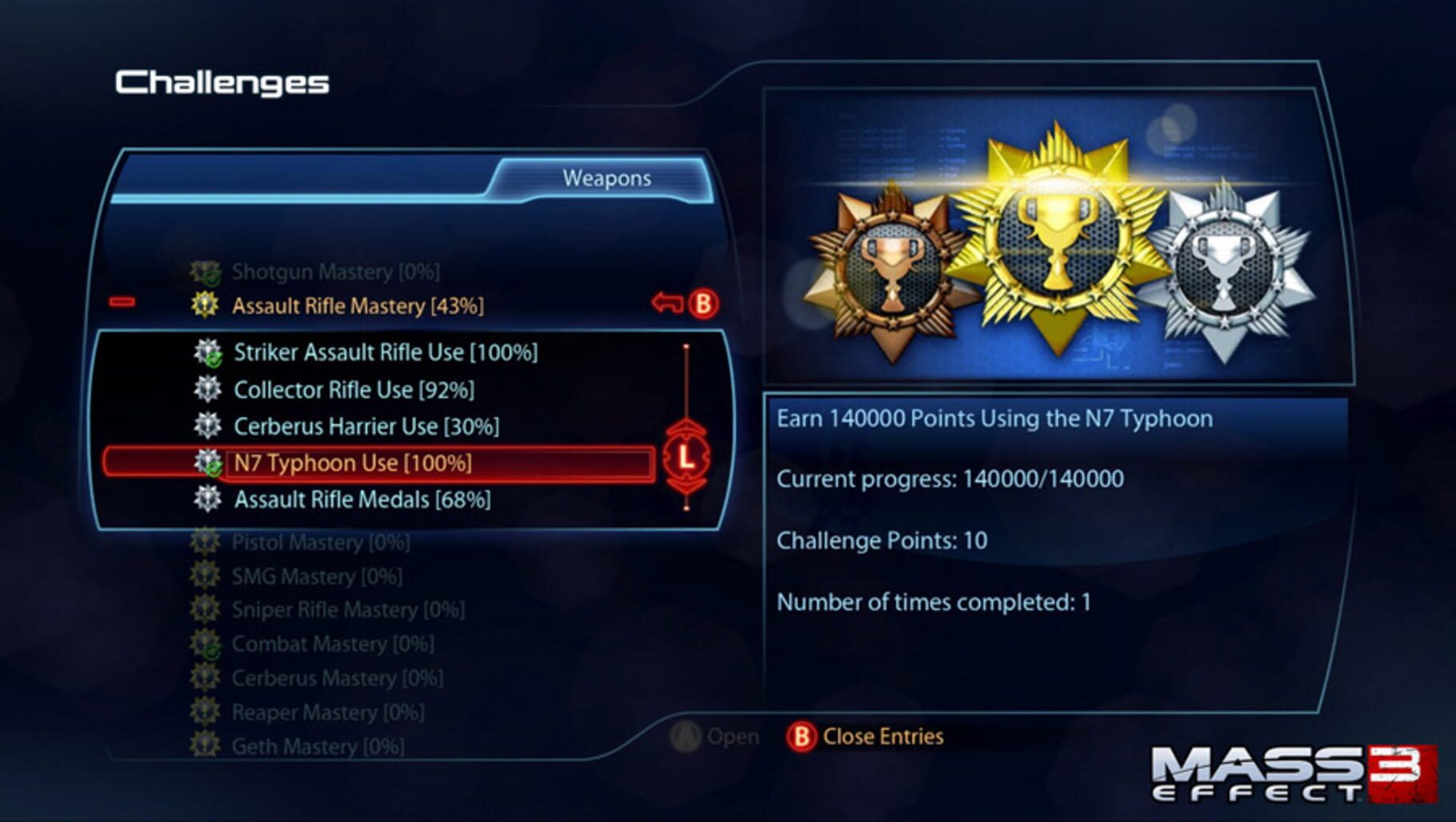
Task: Switch to the Weapons tab
Action: coord(606,178)
